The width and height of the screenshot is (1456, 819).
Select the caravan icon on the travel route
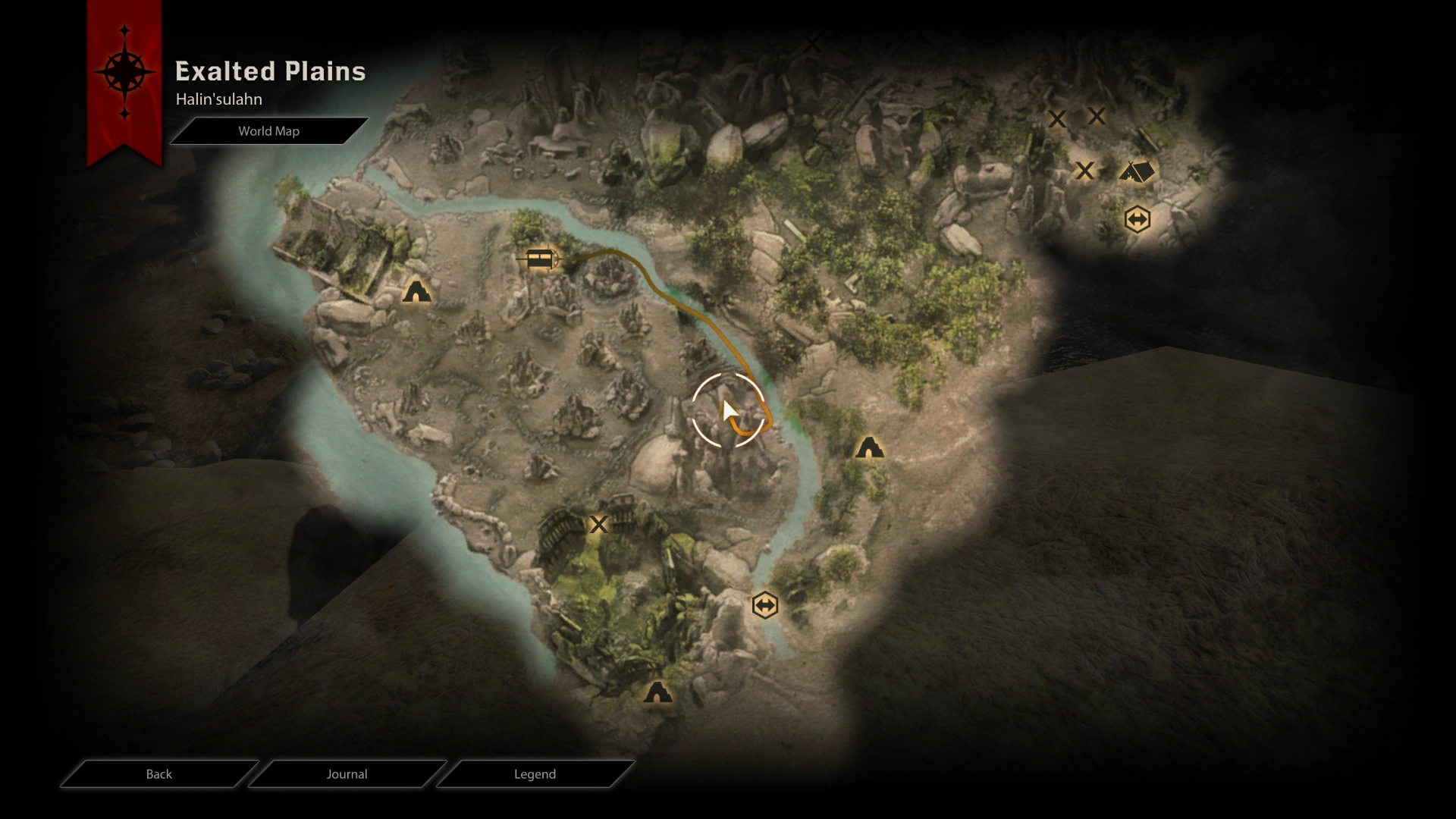[x=540, y=259]
